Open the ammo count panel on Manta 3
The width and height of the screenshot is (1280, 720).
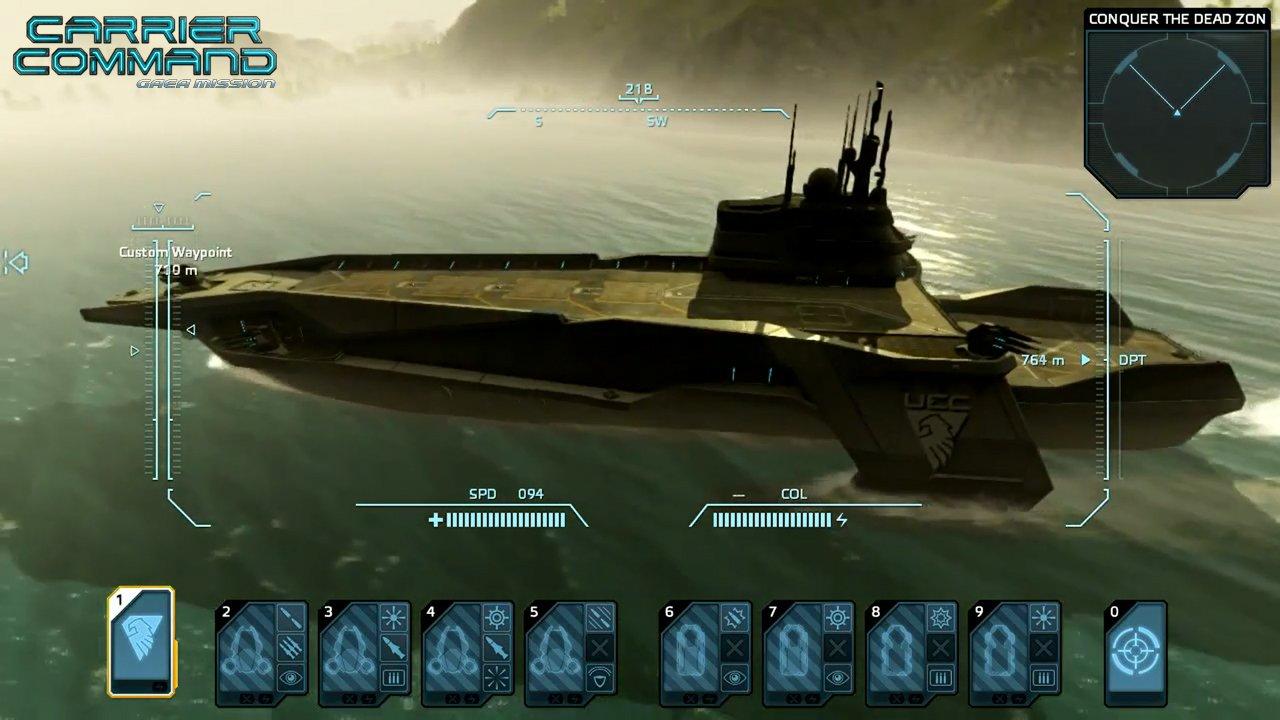tap(394, 677)
